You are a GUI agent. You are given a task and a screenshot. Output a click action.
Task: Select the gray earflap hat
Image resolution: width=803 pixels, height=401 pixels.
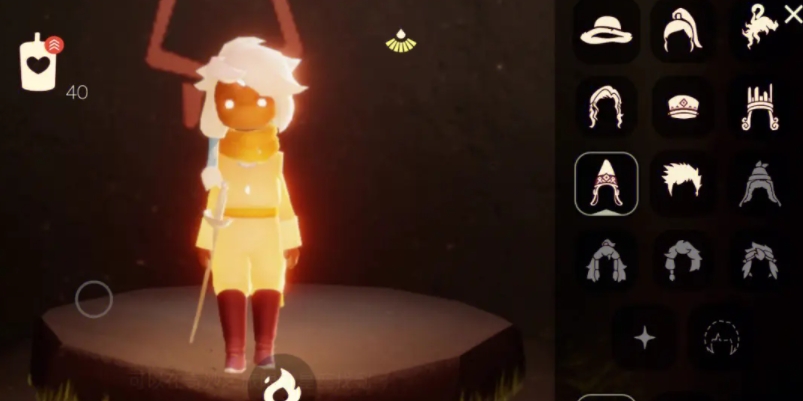click(760, 183)
